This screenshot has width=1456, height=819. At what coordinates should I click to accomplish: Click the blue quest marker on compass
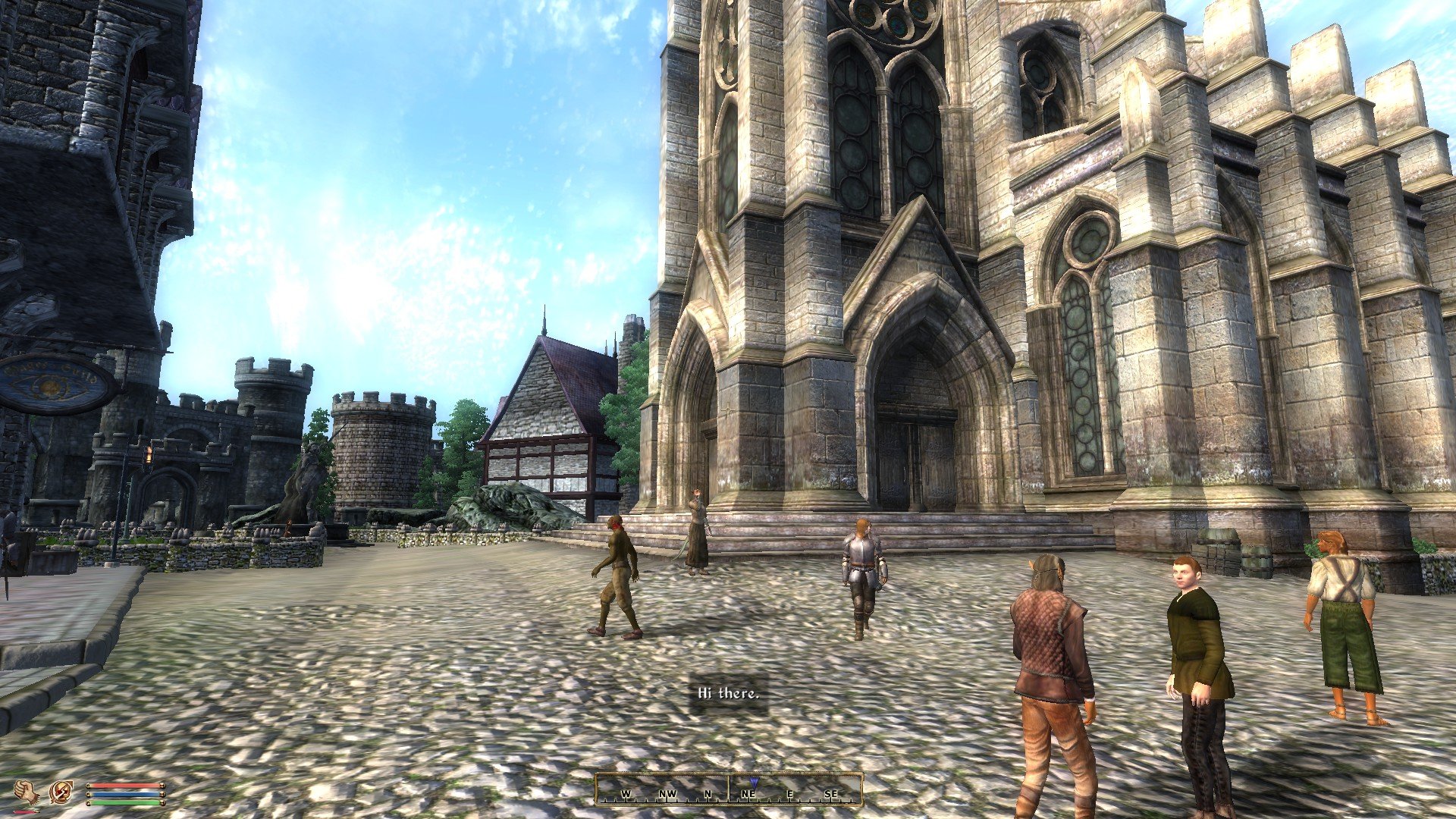coord(753,782)
